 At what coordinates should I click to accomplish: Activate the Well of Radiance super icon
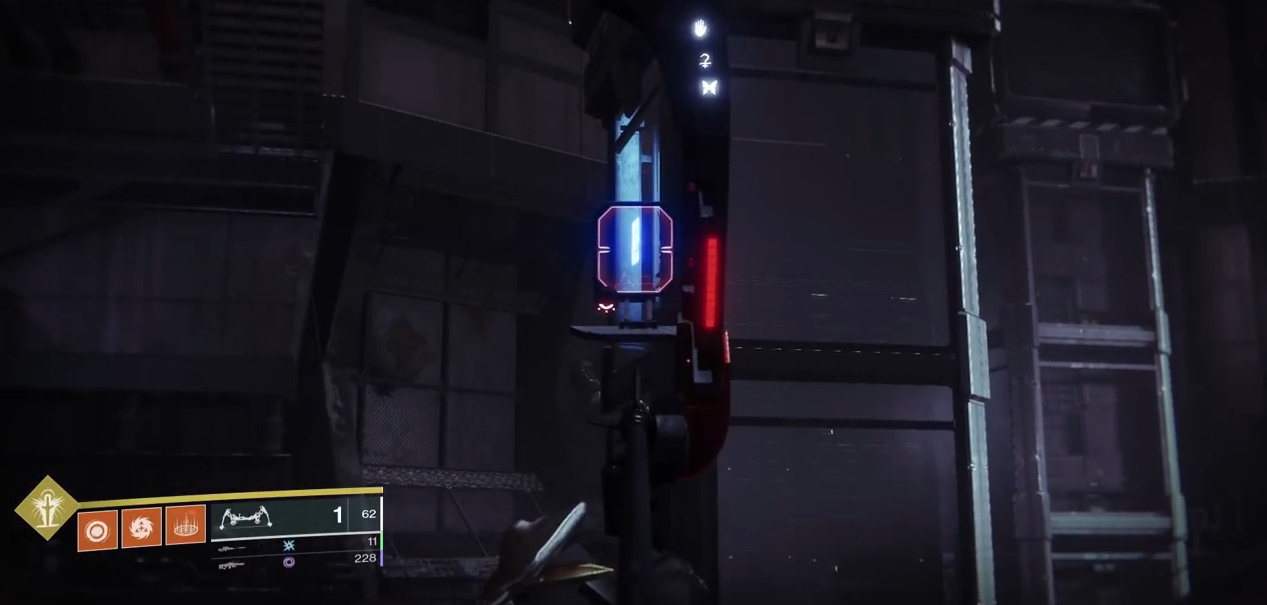coord(47,508)
